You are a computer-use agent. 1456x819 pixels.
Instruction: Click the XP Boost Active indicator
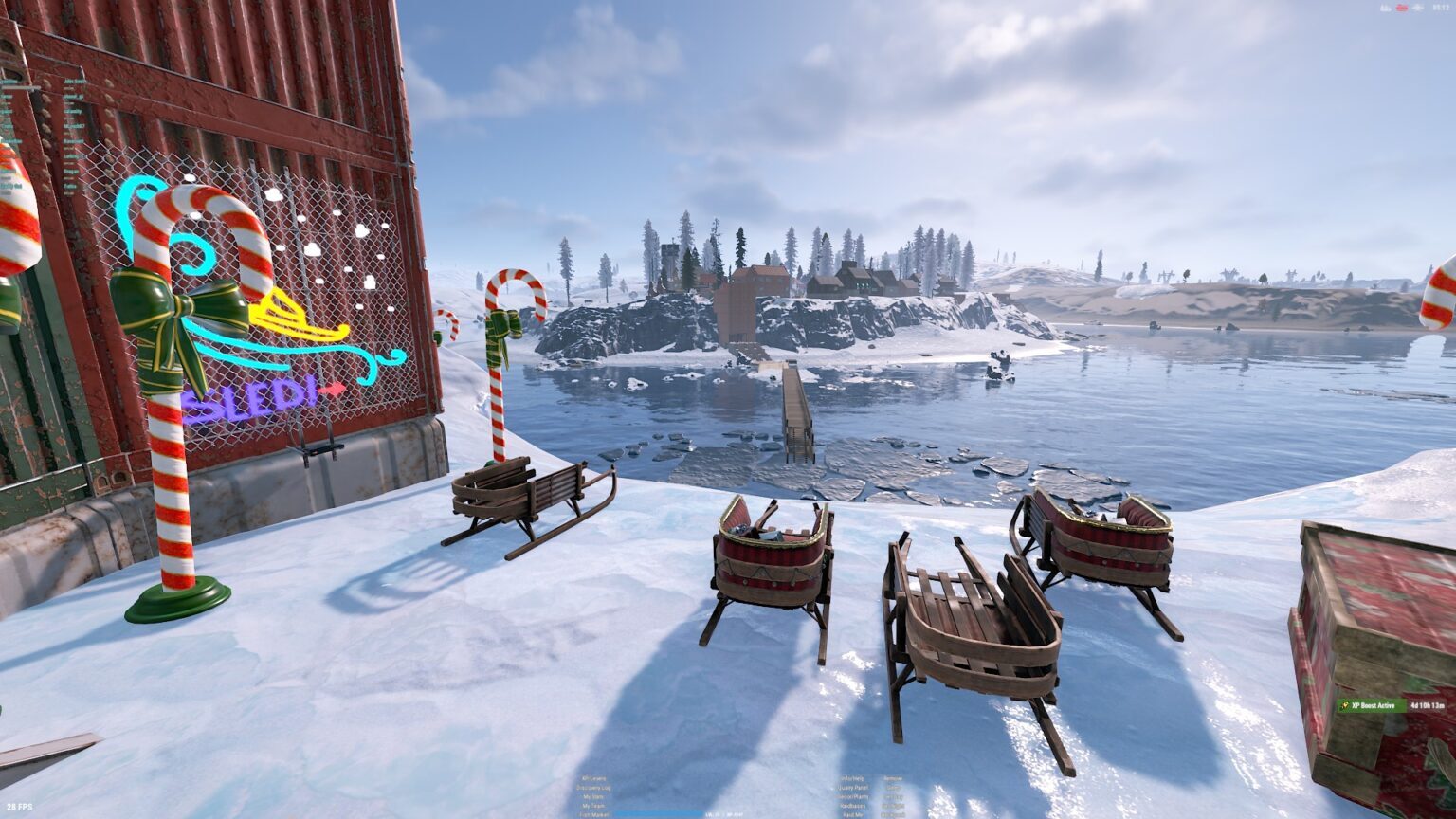point(1372,705)
